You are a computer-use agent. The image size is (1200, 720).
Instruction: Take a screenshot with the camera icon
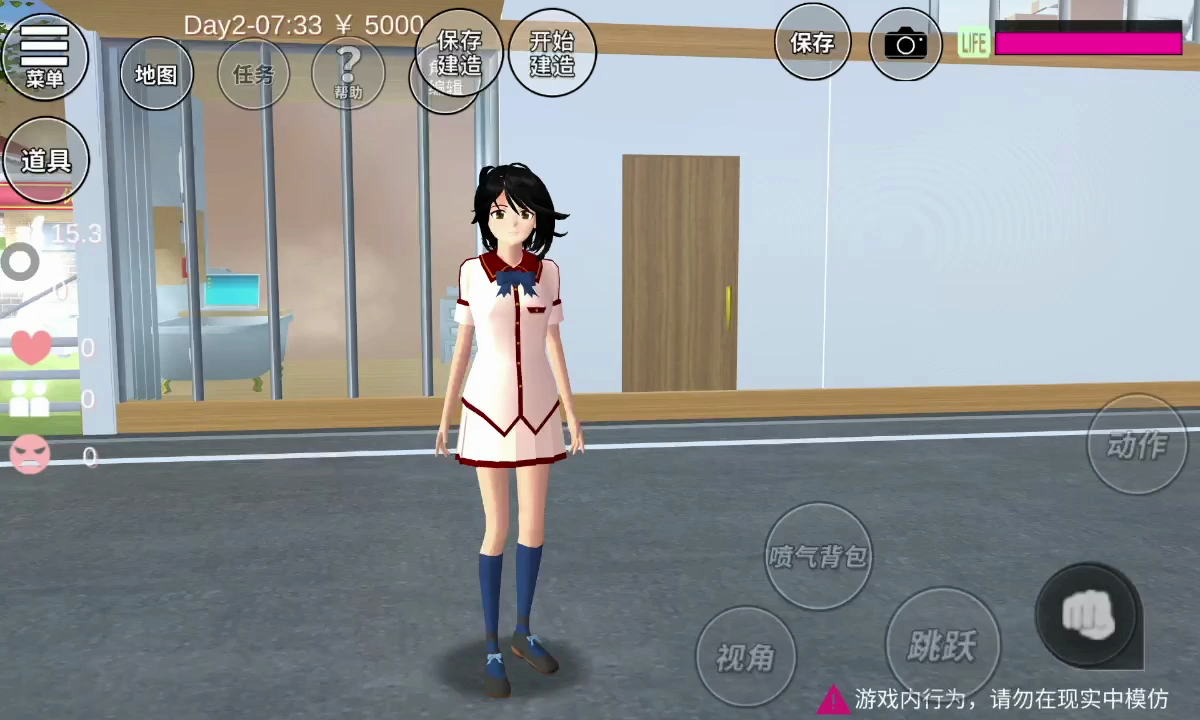coord(905,44)
